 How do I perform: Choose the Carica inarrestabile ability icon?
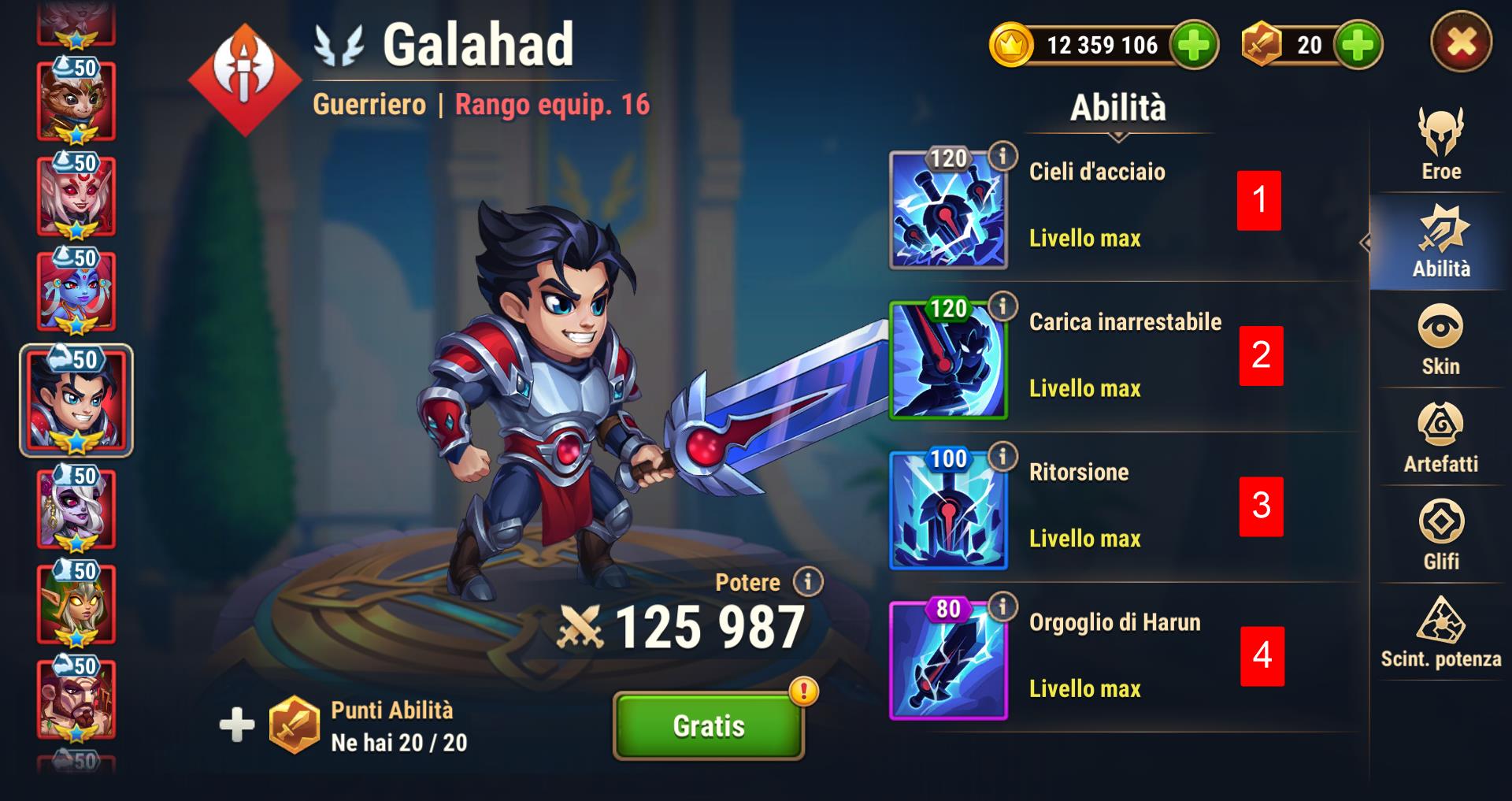[x=949, y=362]
